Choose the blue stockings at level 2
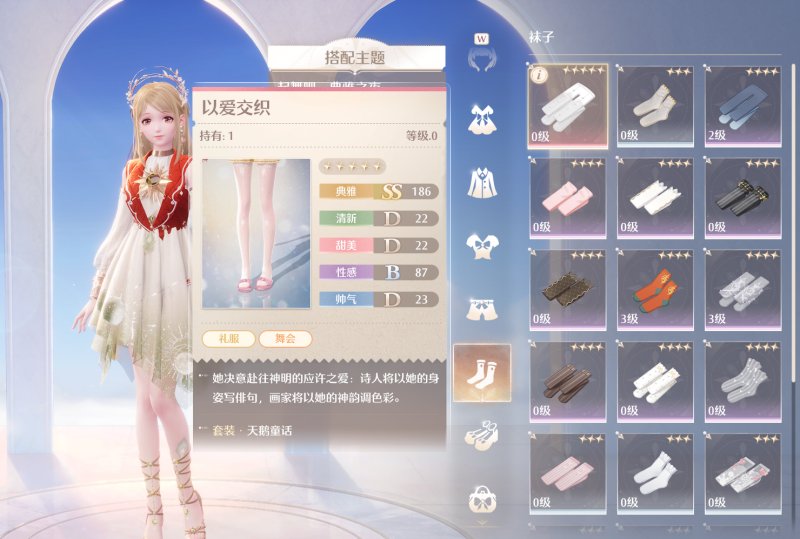 pos(745,104)
